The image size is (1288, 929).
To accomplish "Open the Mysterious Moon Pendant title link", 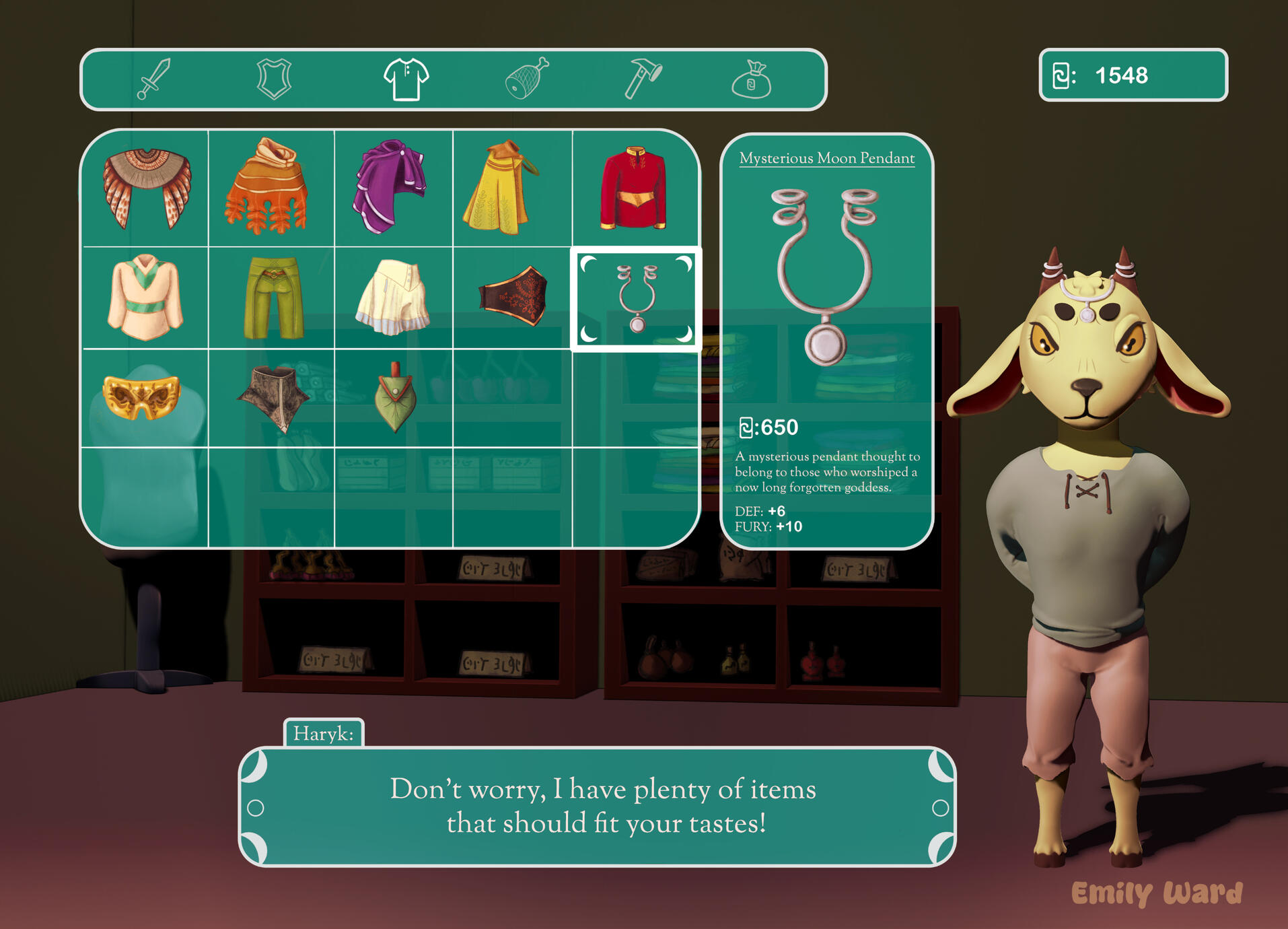I will click(826, 158).
